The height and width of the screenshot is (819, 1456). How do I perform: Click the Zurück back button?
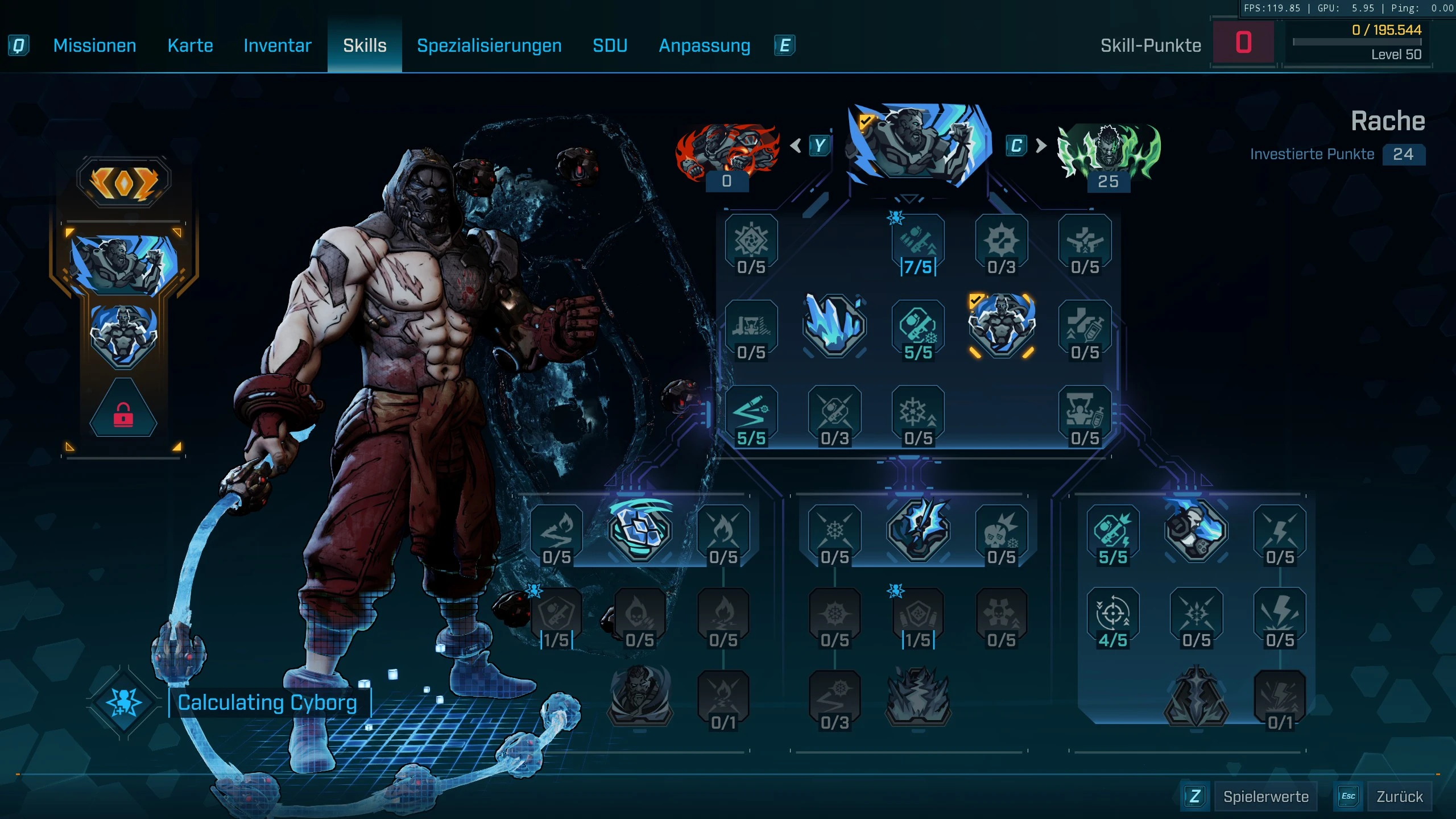point(1399,796)
